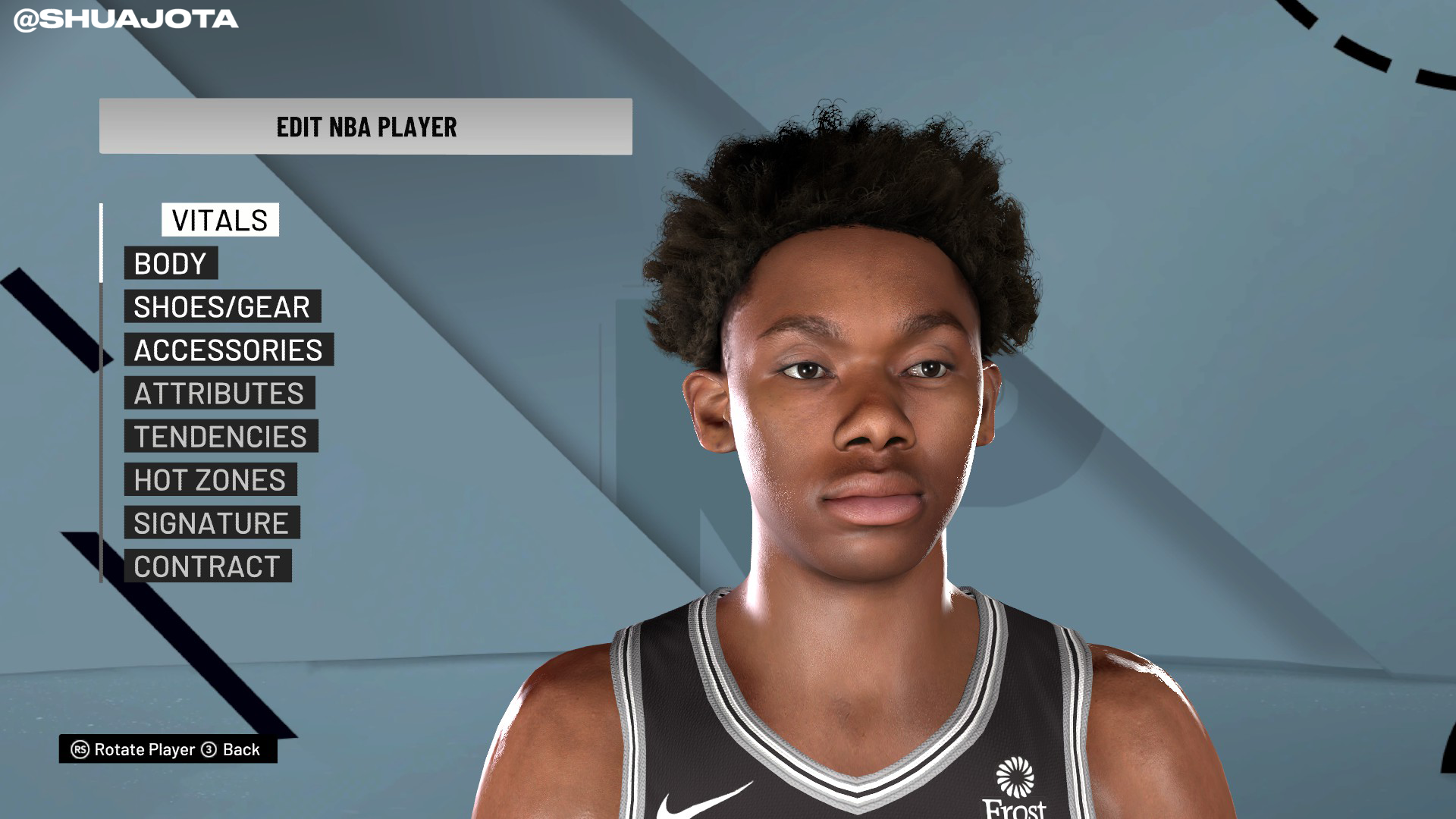The image size is (1456, 819).
Task: Choose the Contract entry
Action: click(x=207, y=566)
